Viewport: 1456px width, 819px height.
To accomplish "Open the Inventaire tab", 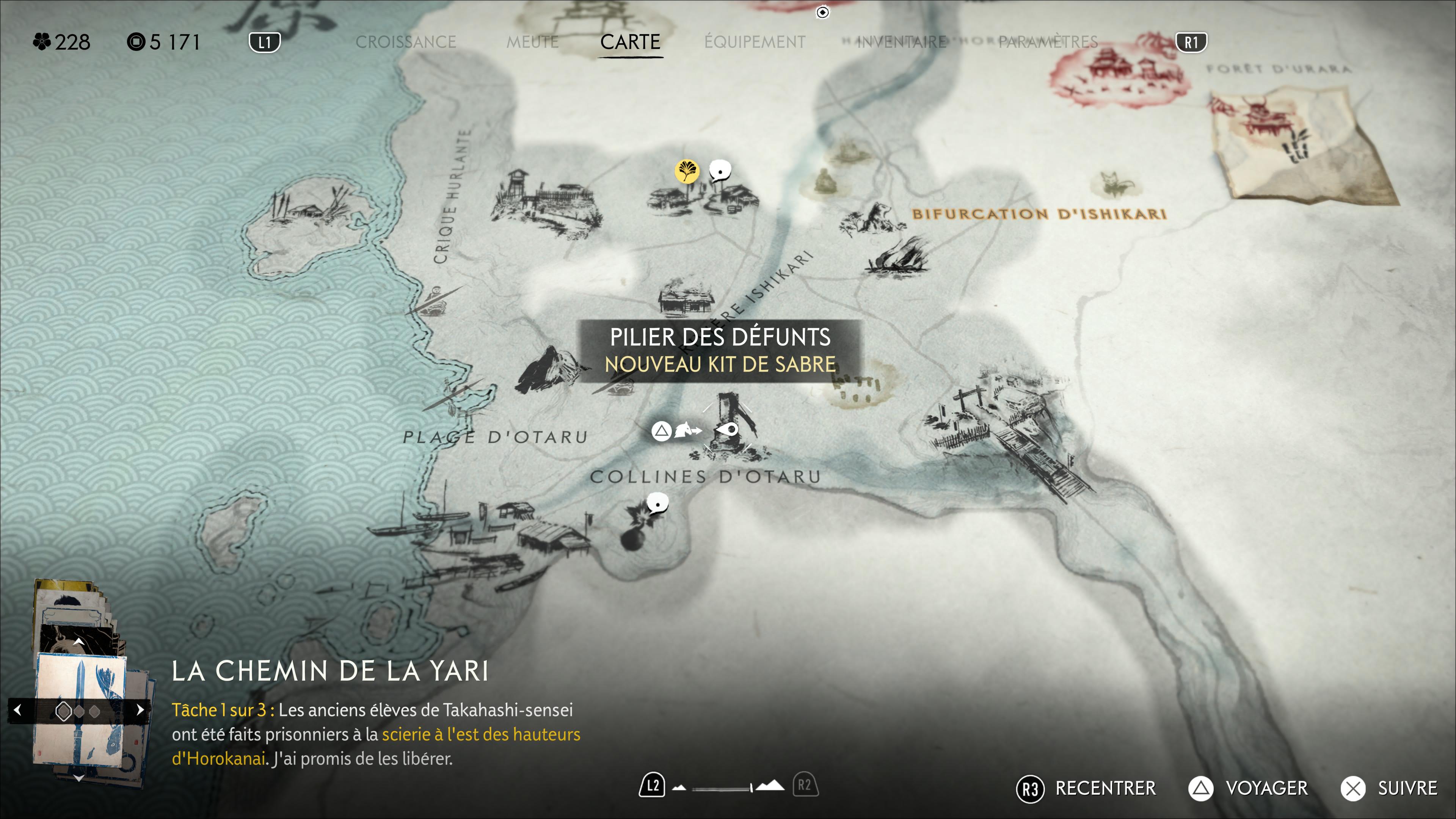I will pos(902,42).
